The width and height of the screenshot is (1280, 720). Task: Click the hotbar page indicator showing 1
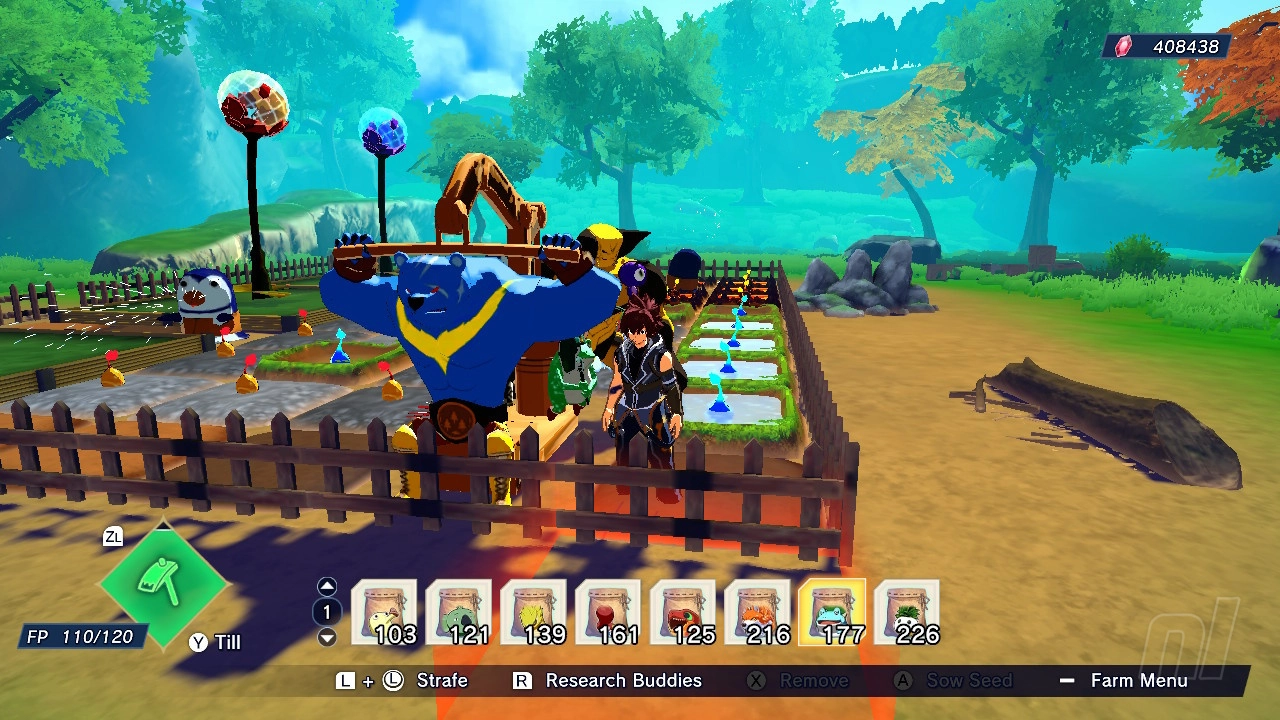point(325,611)
